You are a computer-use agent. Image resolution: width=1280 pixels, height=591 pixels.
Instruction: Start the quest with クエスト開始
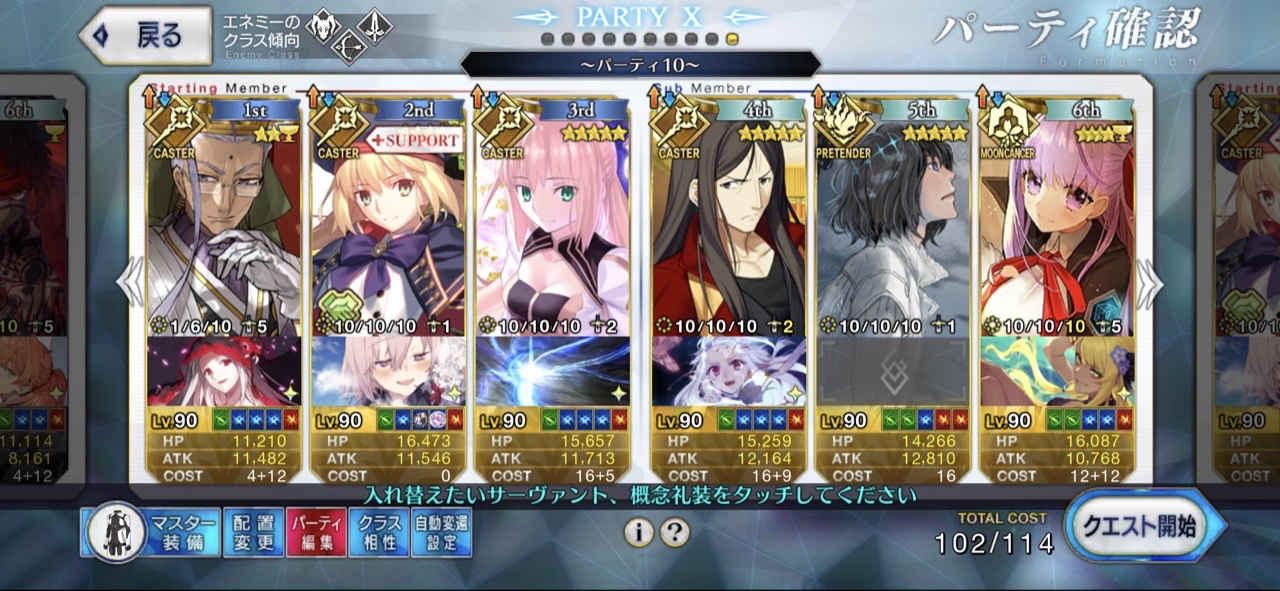(1145, 527)
